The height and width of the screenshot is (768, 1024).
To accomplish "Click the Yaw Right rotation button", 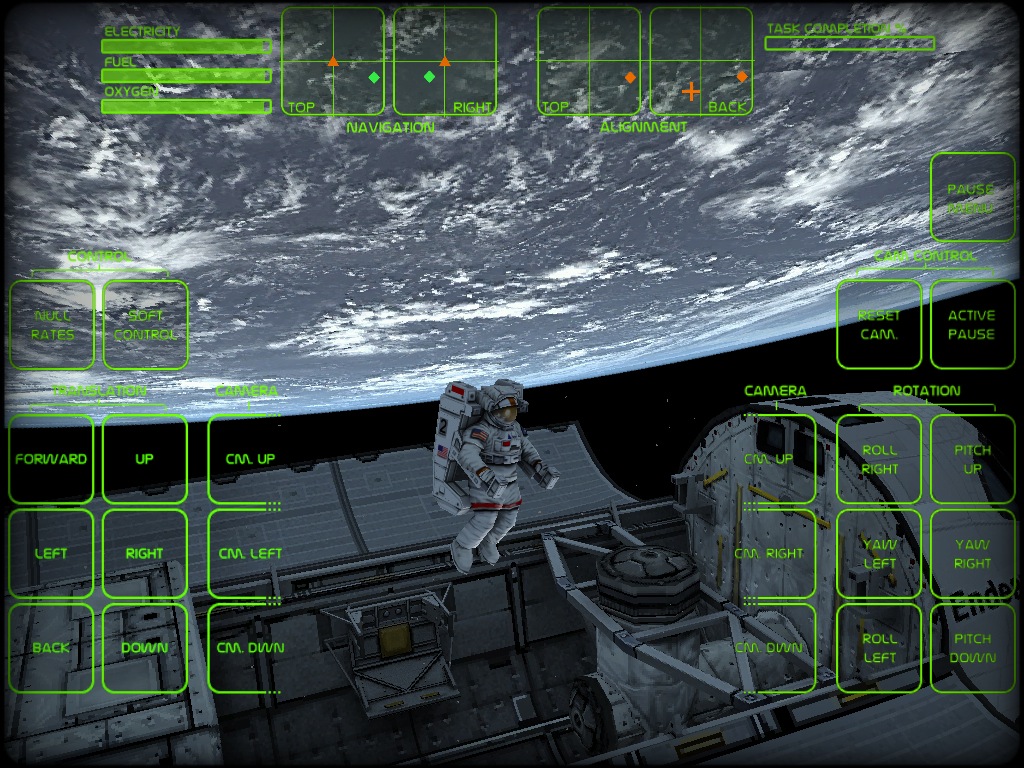I will 972,553.
